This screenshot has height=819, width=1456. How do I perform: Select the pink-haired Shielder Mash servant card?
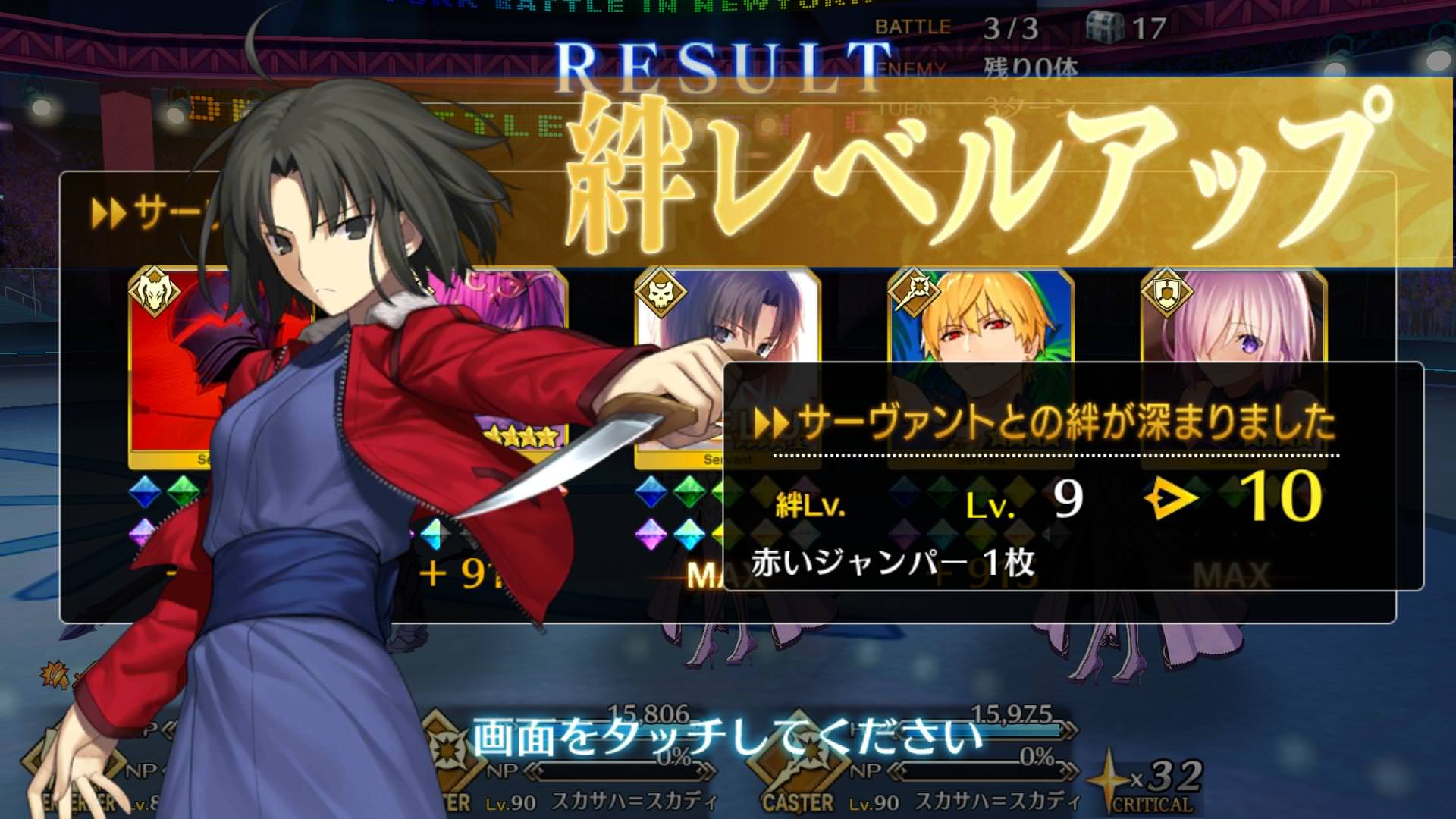click(1234, 318)
